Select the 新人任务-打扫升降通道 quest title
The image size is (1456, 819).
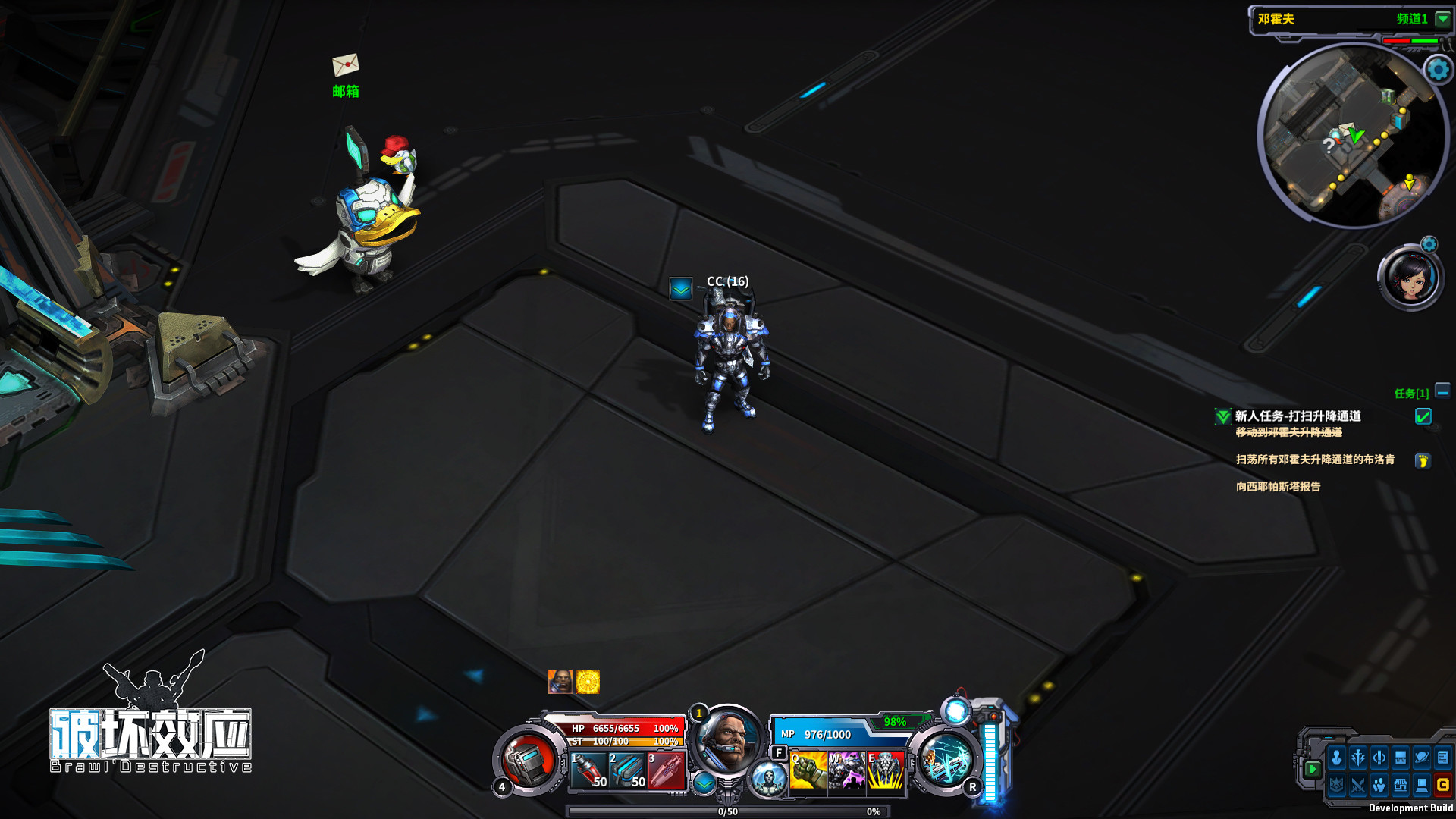1298,416
